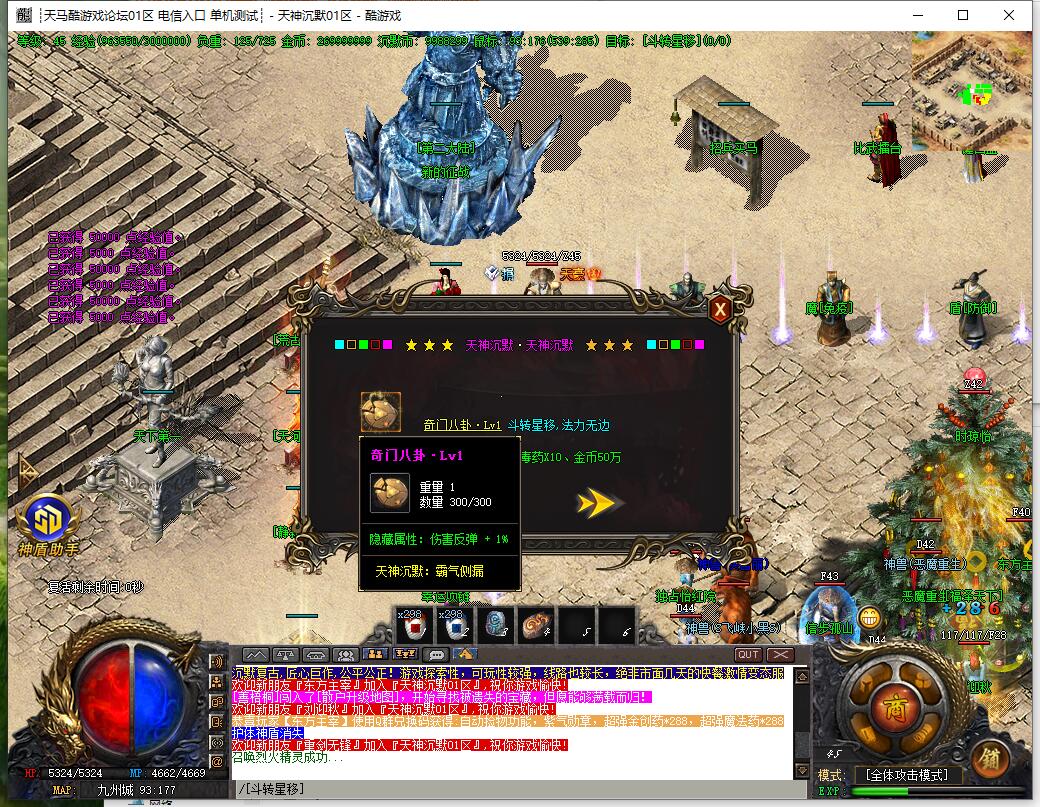This screenshot has width=1040, height=807.
Task: Click the speech bubble button above chat
Action: tap(437, 655)
